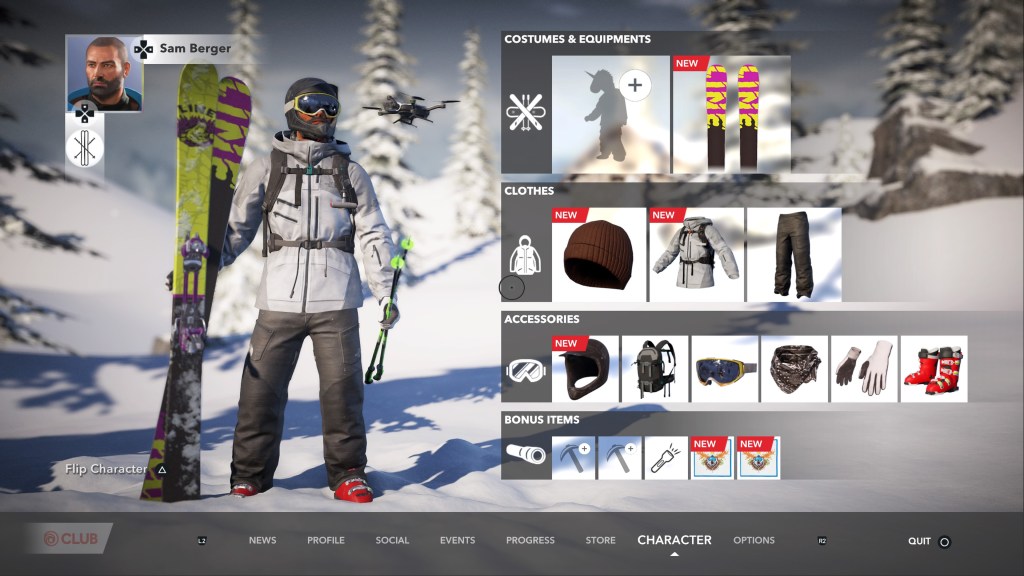Image resolution: width=1024 pixels, height=576 pixels.
Task: Open the Store tab
Action: click(x=600, y=541)
